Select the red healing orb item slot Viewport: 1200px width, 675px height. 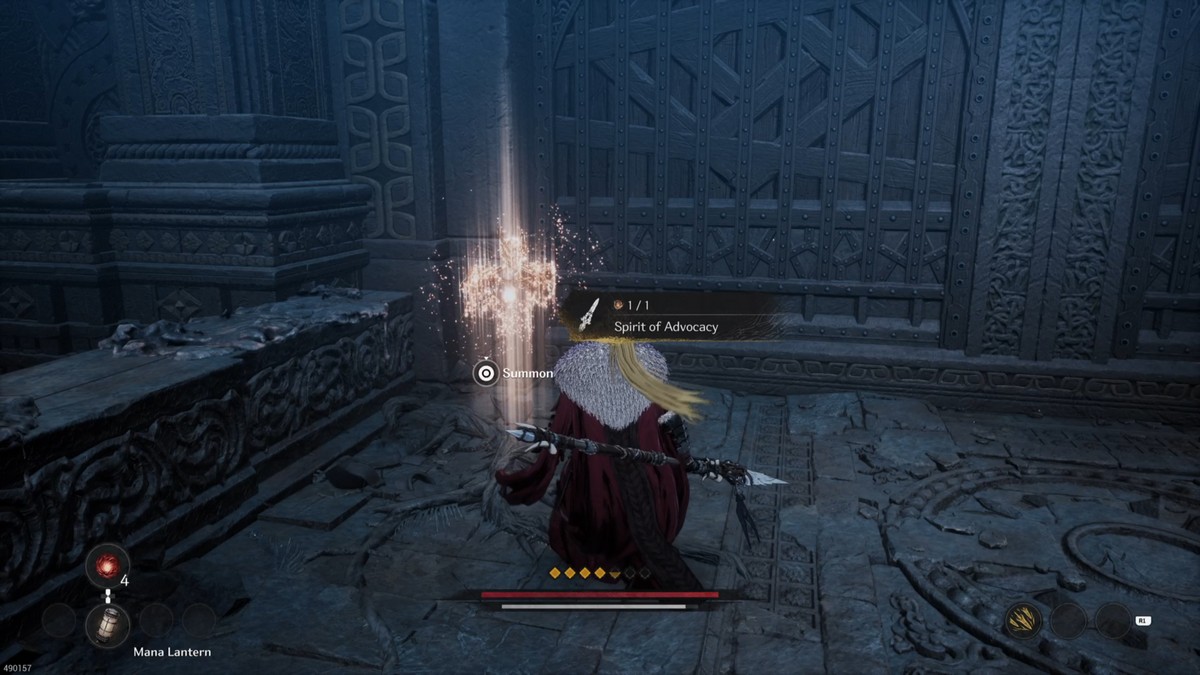click(x=106, y=564)
